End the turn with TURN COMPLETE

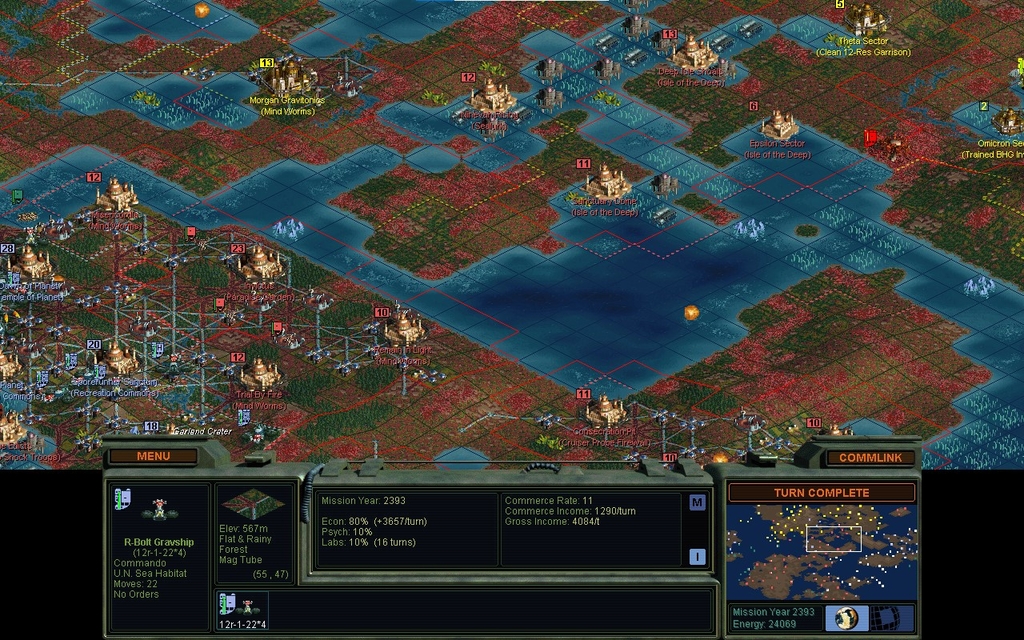(821, 493)
